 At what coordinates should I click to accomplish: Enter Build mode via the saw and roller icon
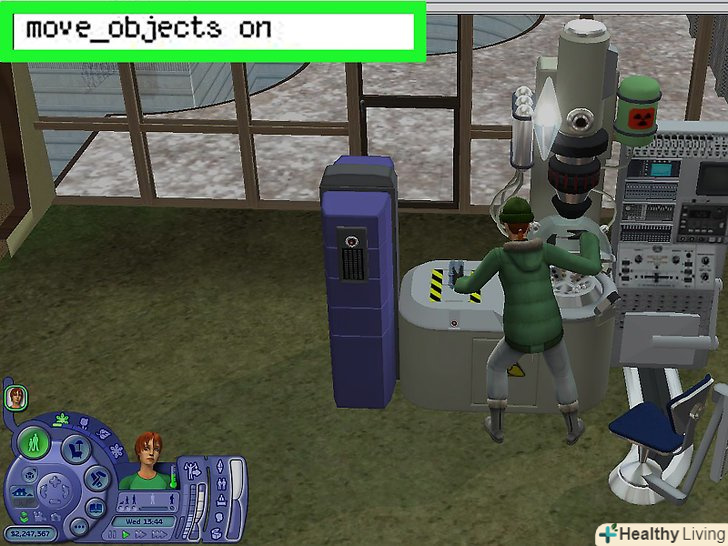[99, 478]
